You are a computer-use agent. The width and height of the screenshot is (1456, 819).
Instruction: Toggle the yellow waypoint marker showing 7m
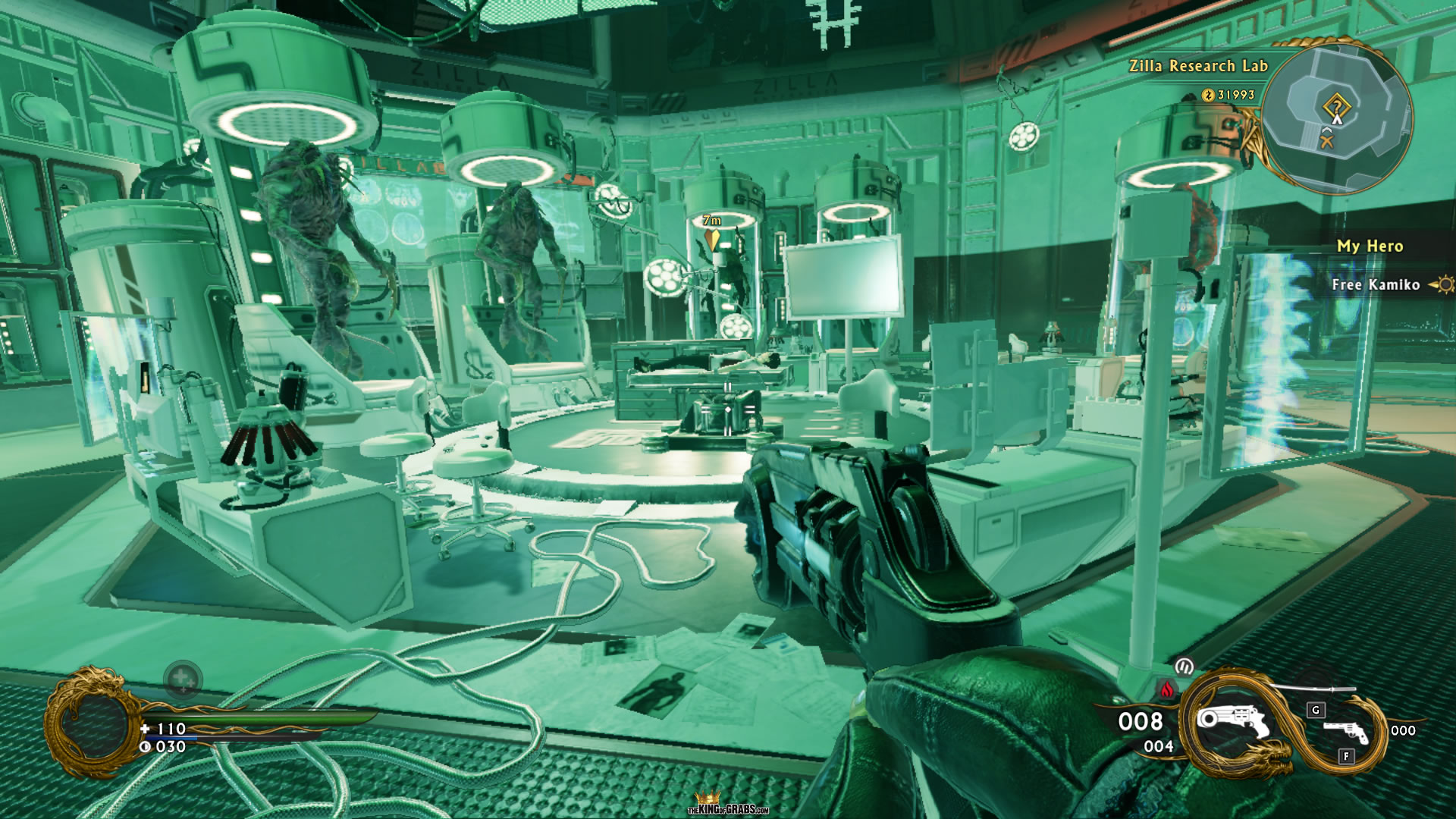tap(711, 235)
